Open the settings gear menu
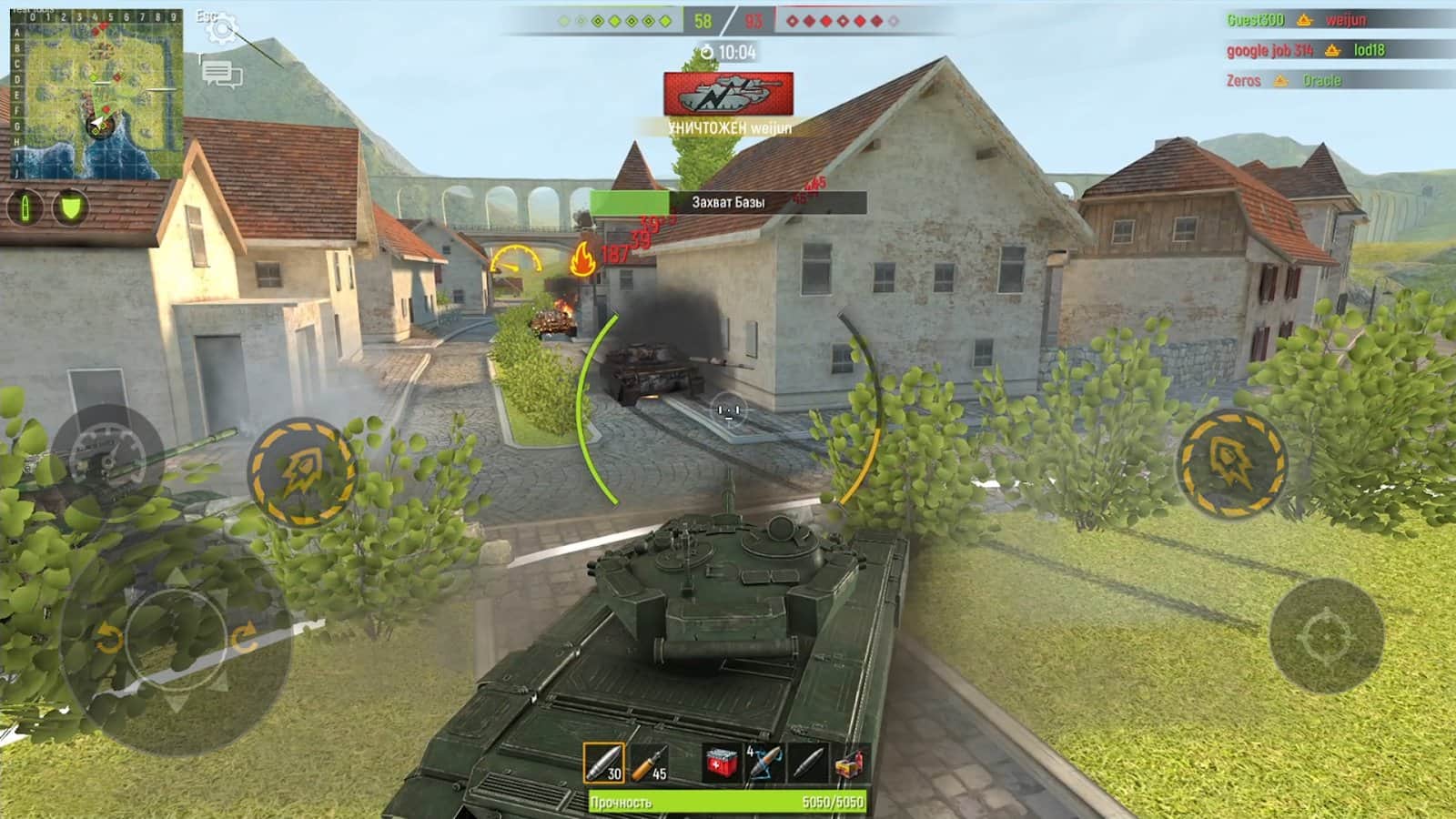Screen dimensions: 1456x819 [221, 28]
